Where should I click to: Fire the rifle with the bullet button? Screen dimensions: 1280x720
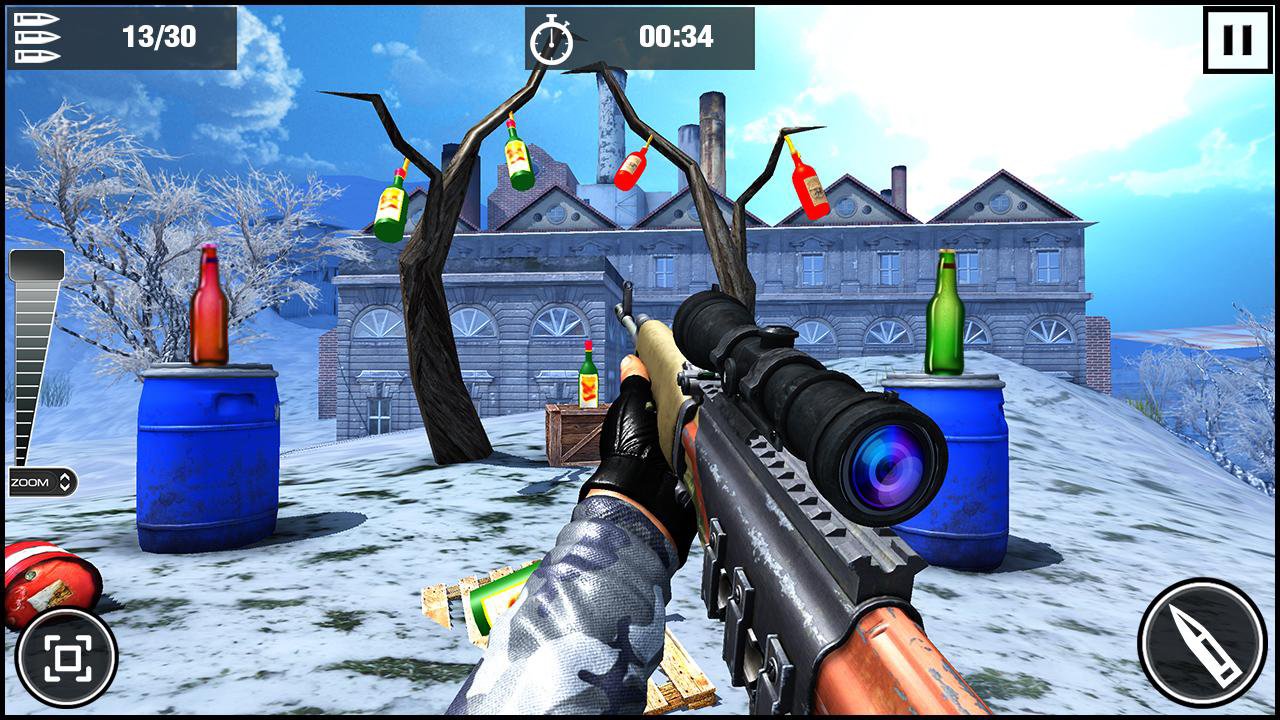[1201, 642]
